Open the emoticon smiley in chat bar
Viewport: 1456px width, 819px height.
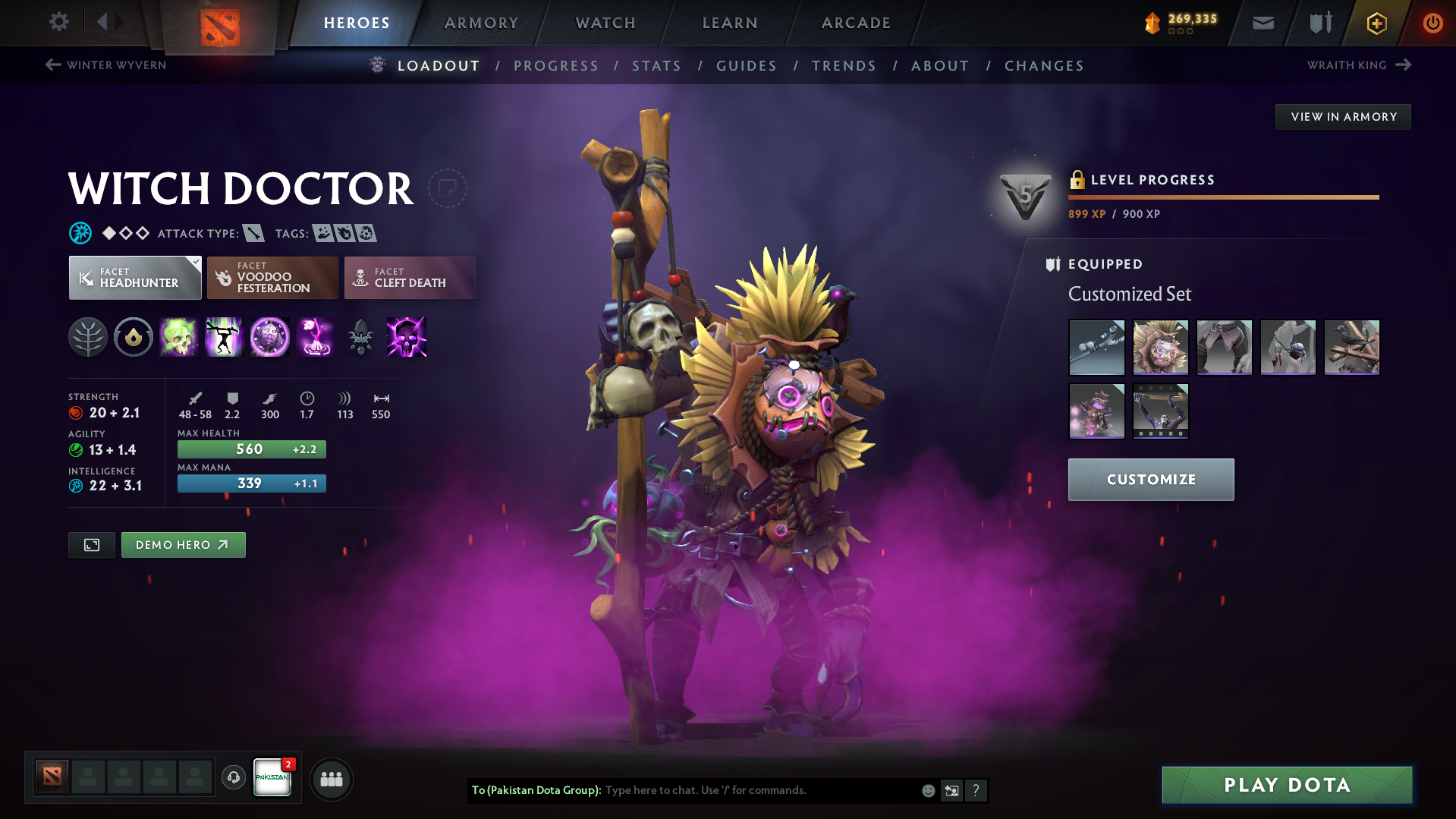[927, 790]
